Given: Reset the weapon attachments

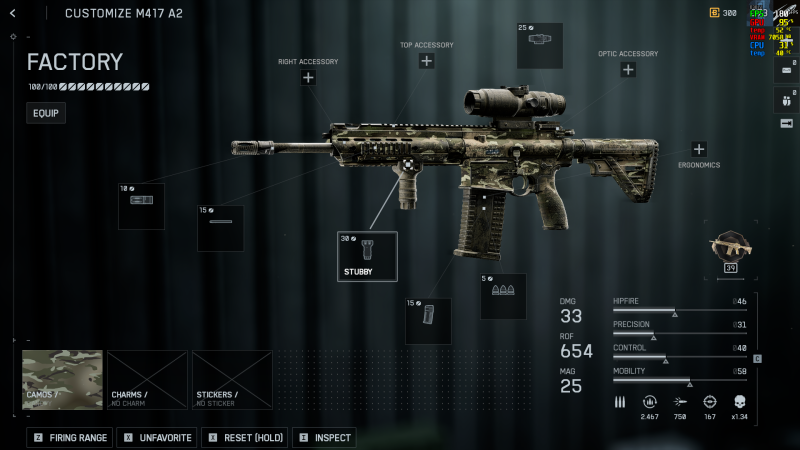Looking at the screenshot, I should (x=245, y=438).
